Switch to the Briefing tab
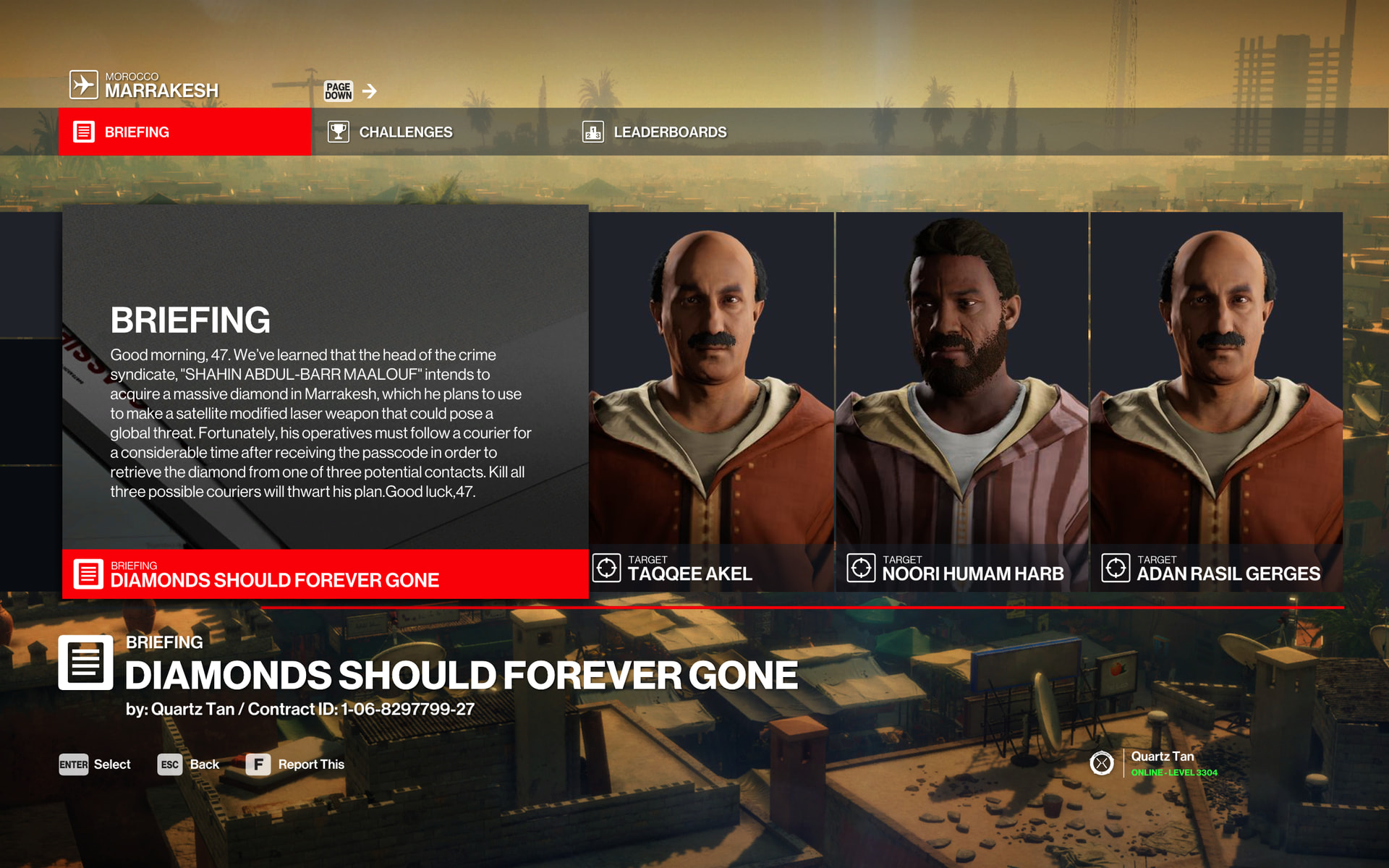 coord(184,132)
